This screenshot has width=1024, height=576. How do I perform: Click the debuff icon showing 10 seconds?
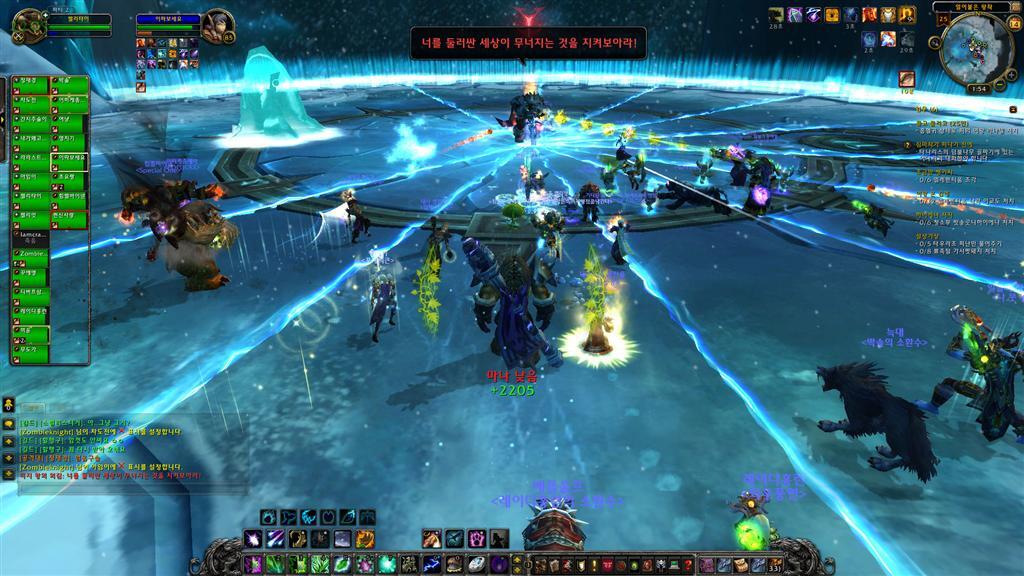(x=906, y=78)
